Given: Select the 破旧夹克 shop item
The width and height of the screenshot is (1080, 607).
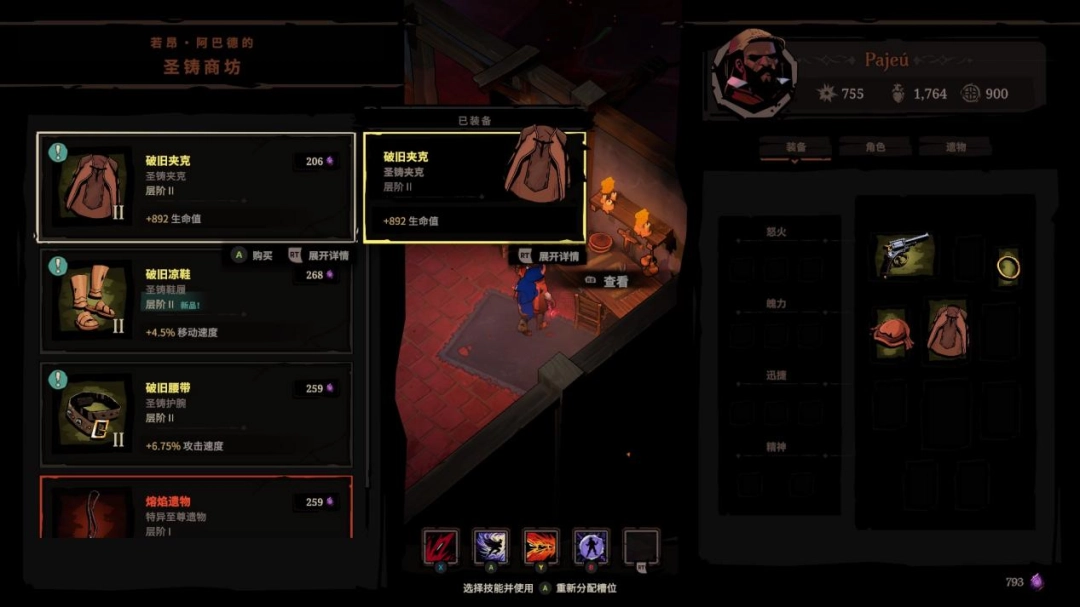Looking at the screenshot, I should pos(196,187).
